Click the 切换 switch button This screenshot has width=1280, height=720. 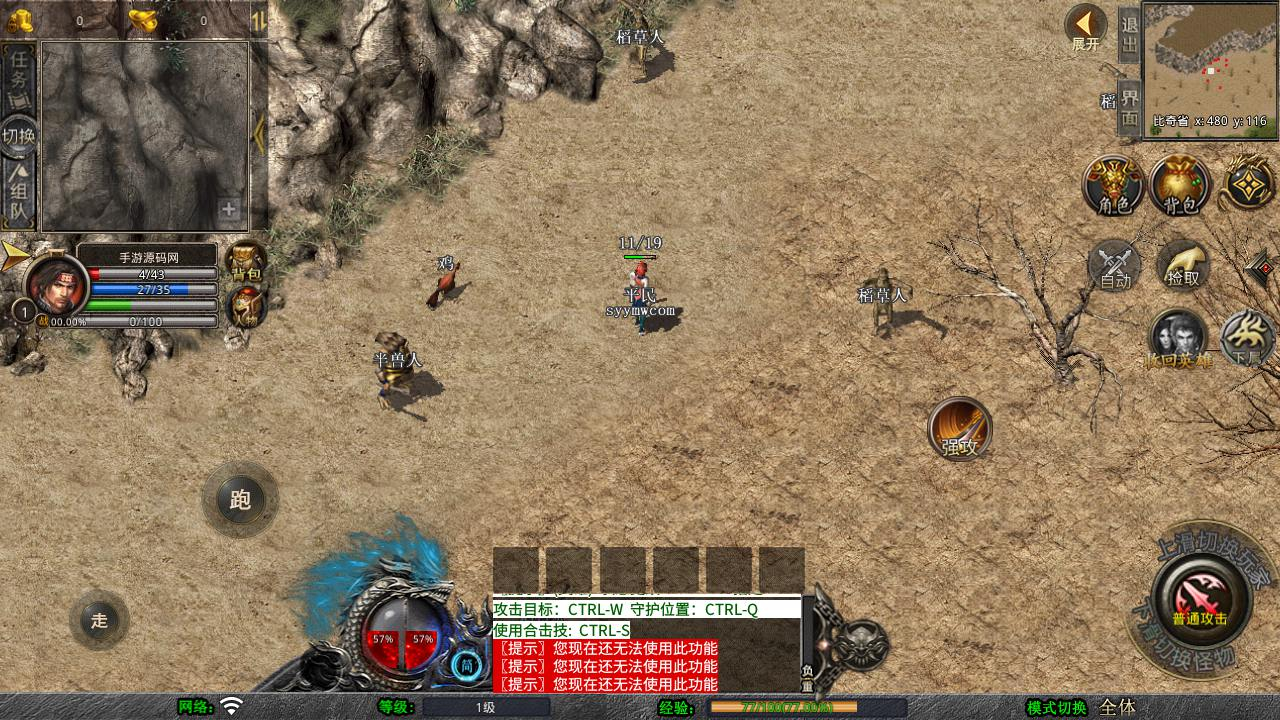(19, 135)
